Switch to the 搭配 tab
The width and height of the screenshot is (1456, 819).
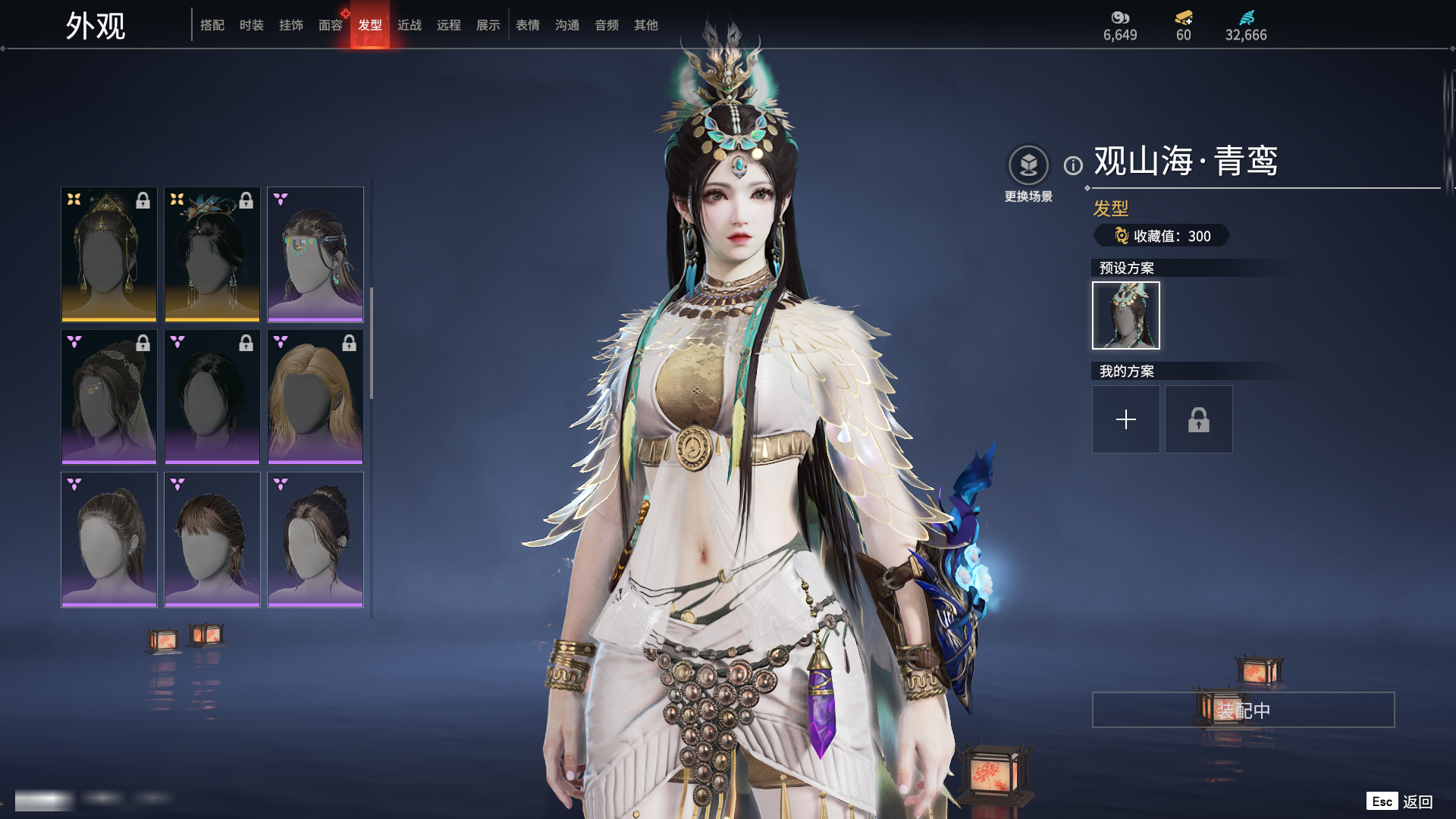[212, 25]
